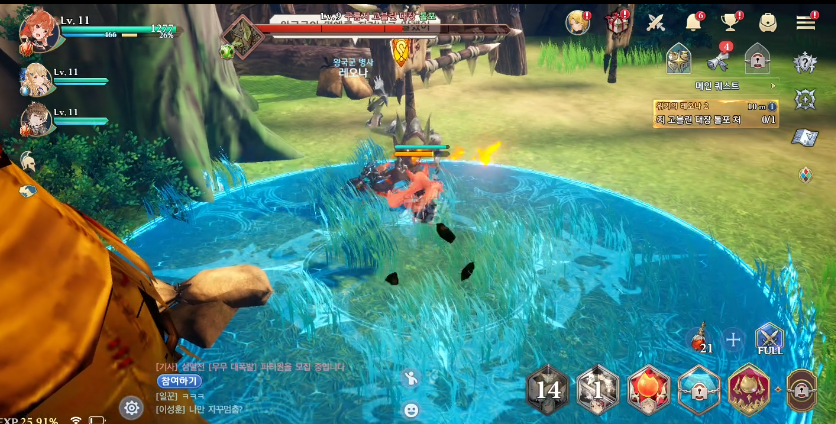Use the red health potion
Image resolution: width=836 pixels, height=424 pixels.
point(700,340)
